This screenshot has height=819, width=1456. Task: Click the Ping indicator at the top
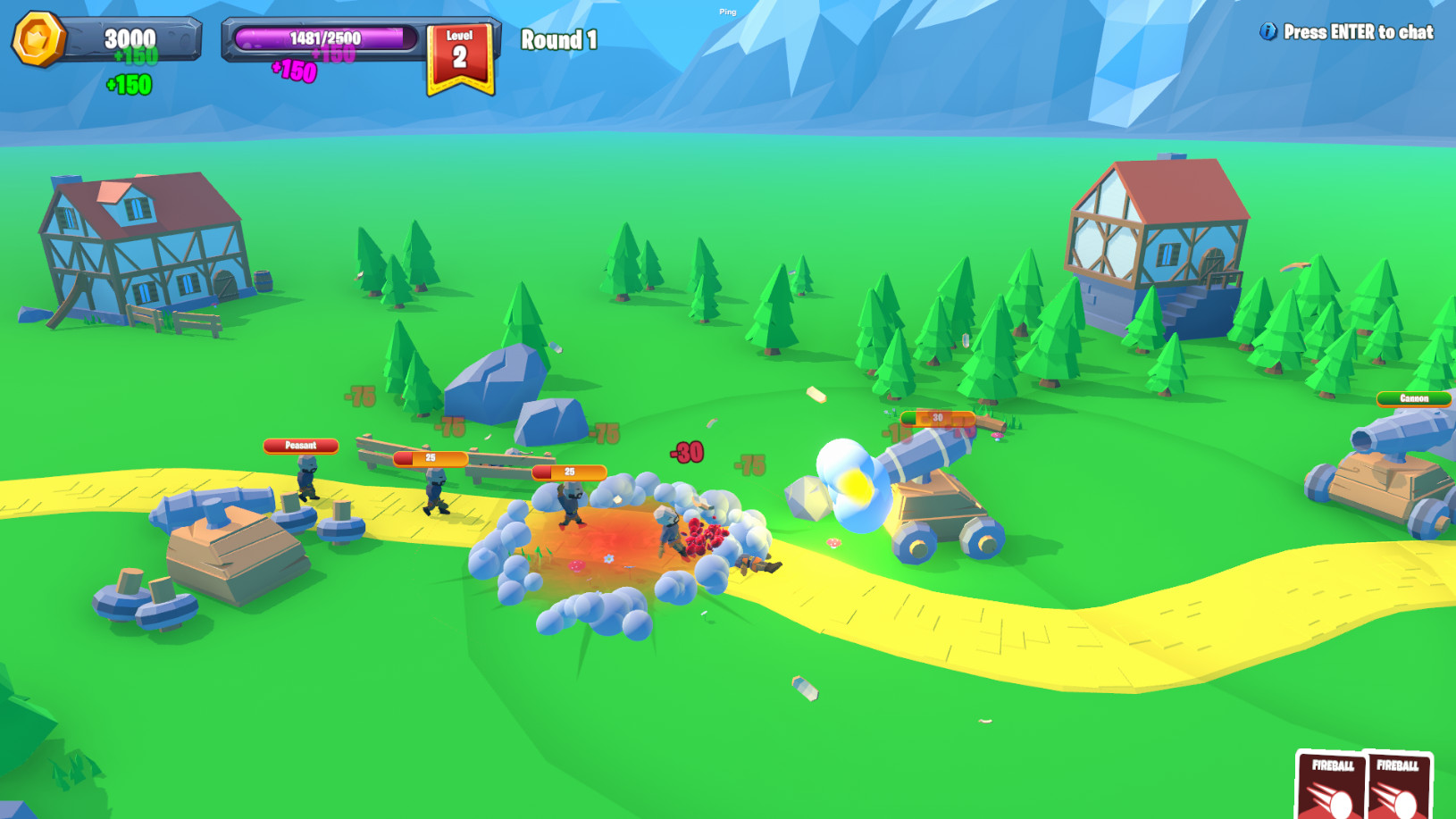(726, 12)
